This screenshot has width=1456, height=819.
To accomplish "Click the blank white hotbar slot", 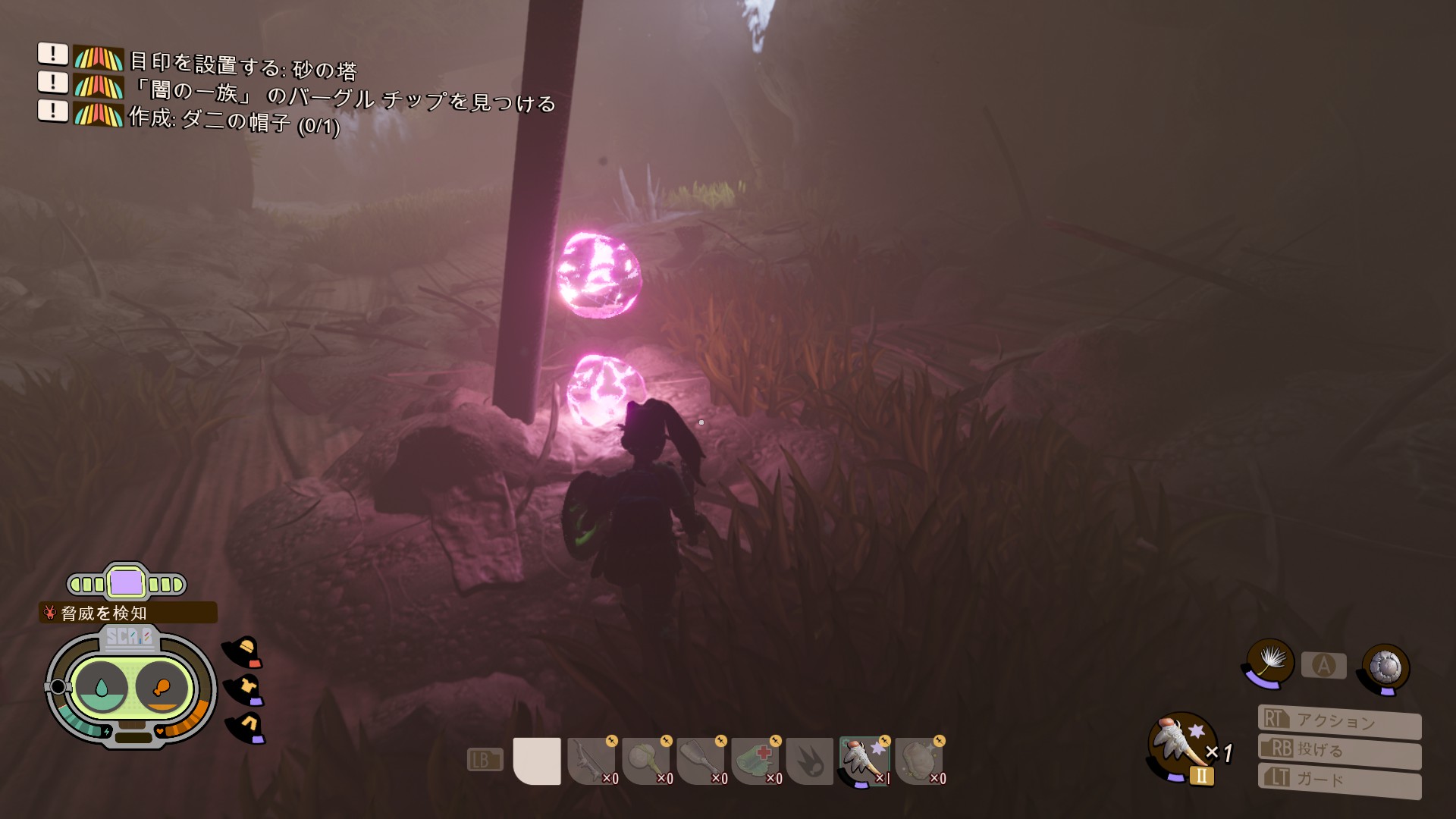I will 537,761.
